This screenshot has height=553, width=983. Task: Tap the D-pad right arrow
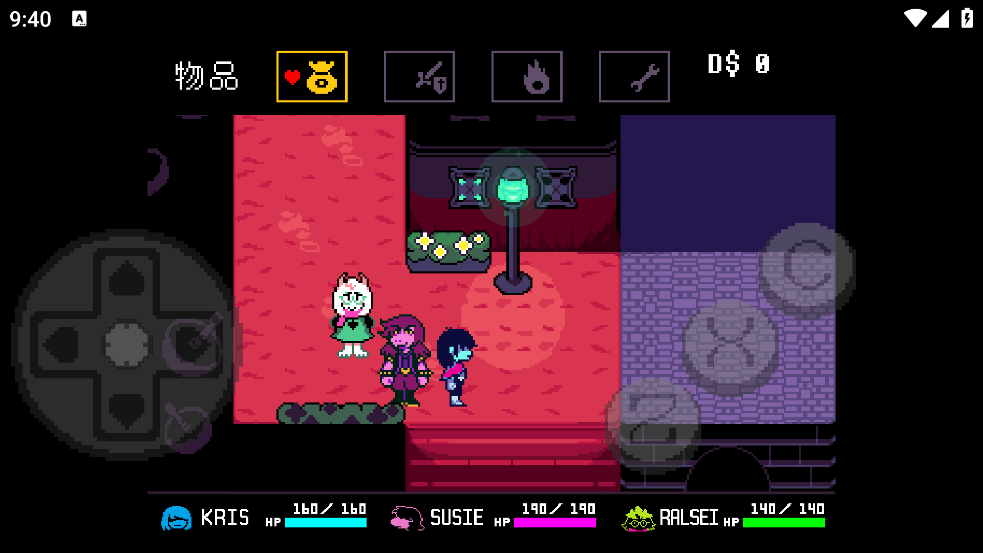click(x=192, y=344)
